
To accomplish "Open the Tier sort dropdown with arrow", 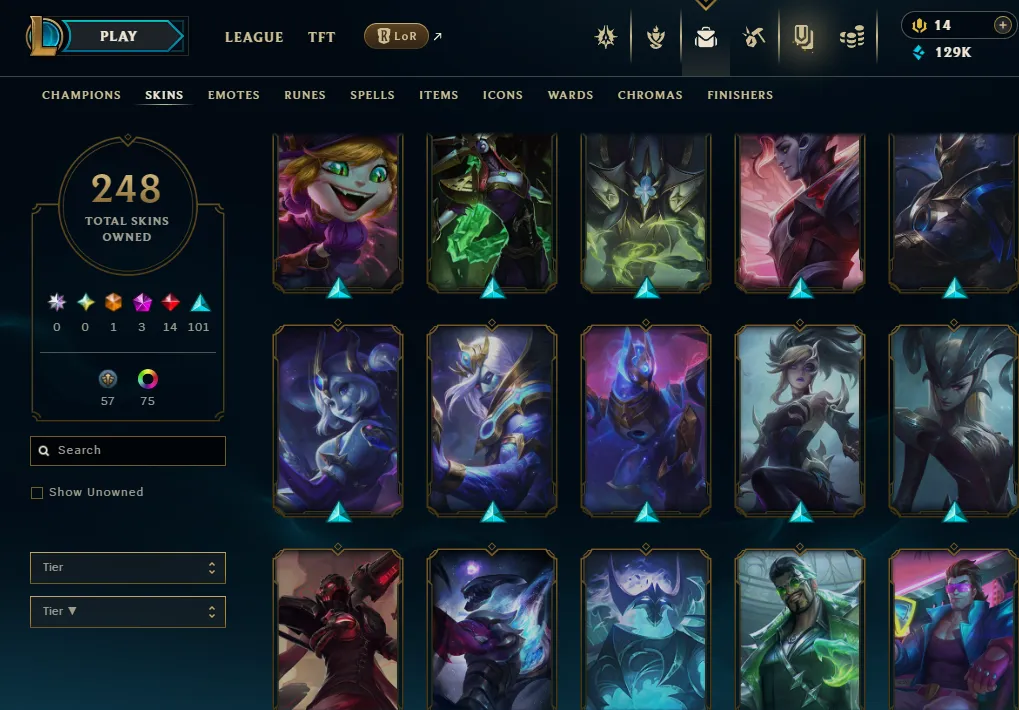I will coord(128,612).
